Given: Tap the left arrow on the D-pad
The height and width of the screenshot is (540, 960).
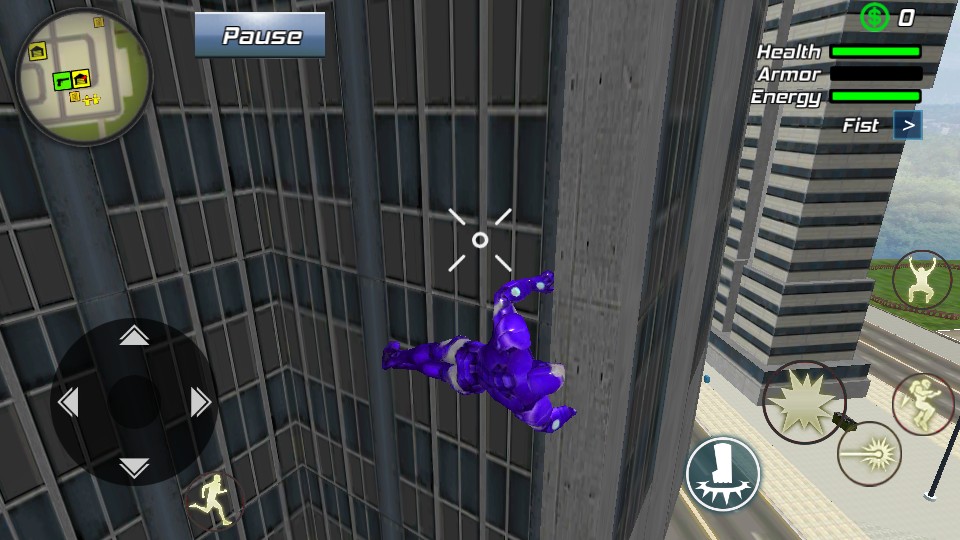Looking at the screenshot, I should [68, 402].
